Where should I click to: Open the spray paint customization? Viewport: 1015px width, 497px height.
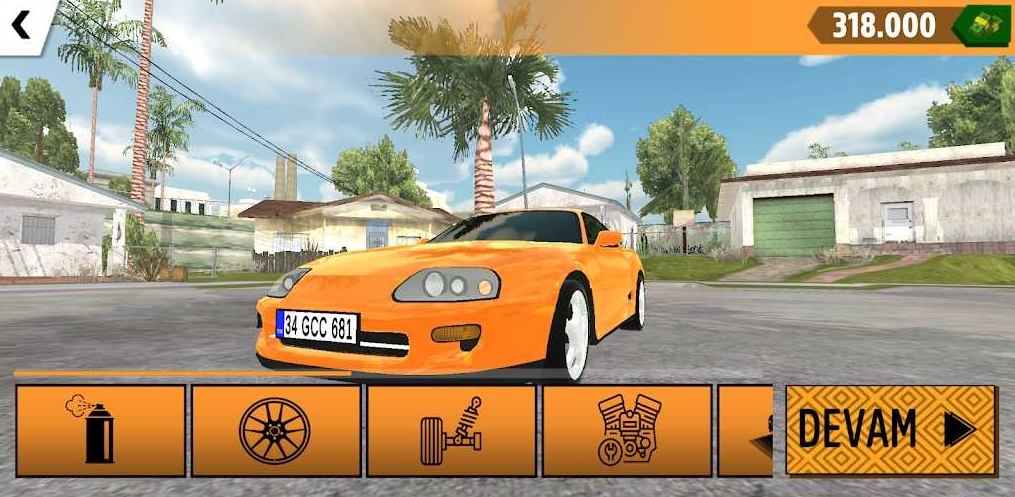click(100, 430)
